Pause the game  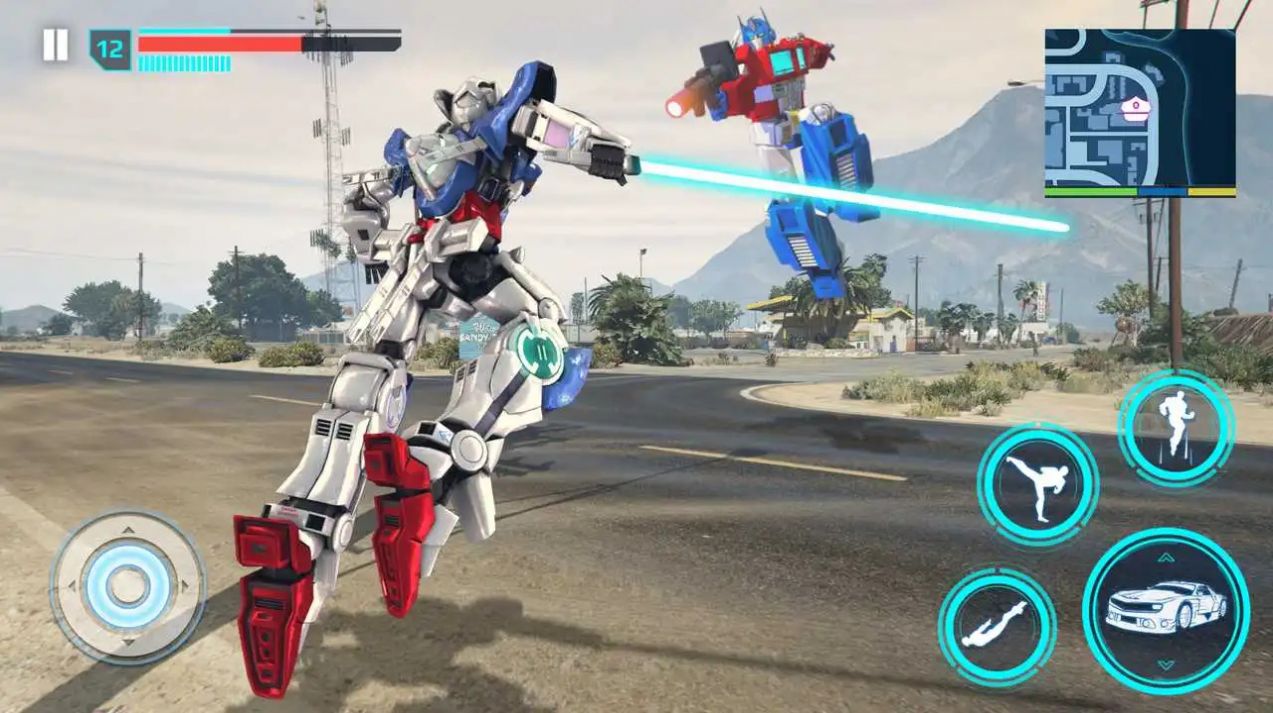tap(55, 45)
